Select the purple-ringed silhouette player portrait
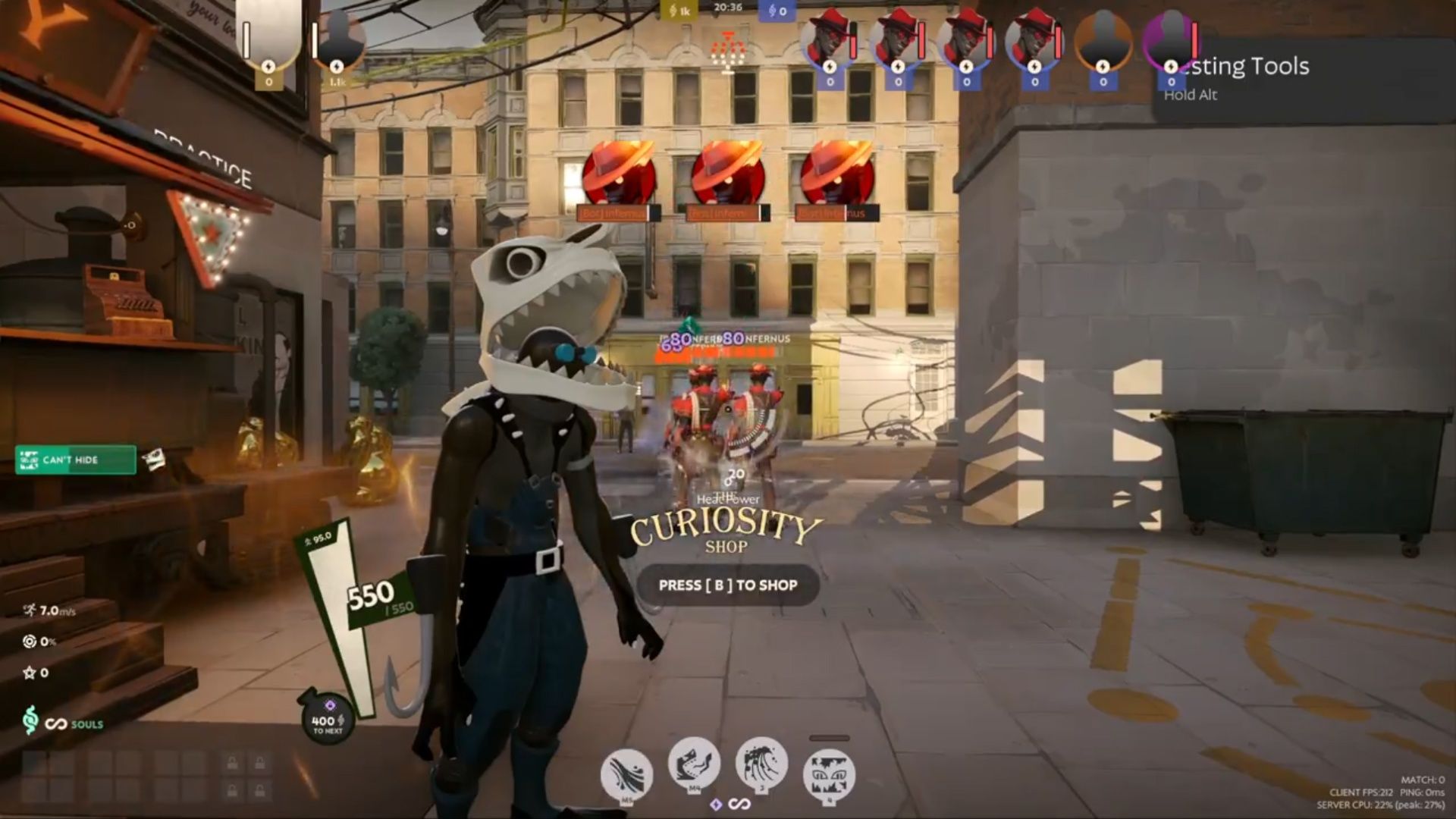 tap(1171, 41)
